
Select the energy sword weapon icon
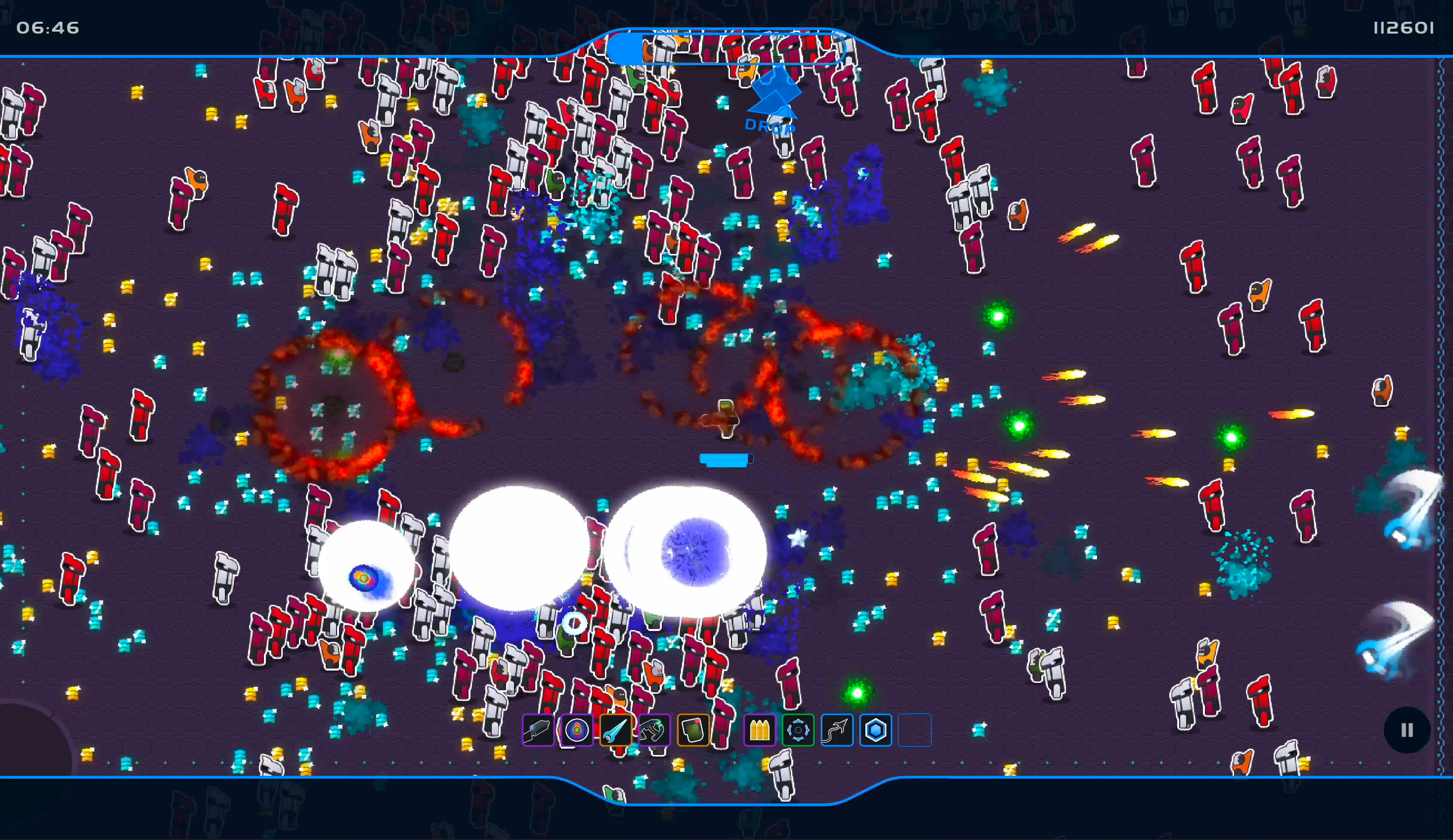616,730
